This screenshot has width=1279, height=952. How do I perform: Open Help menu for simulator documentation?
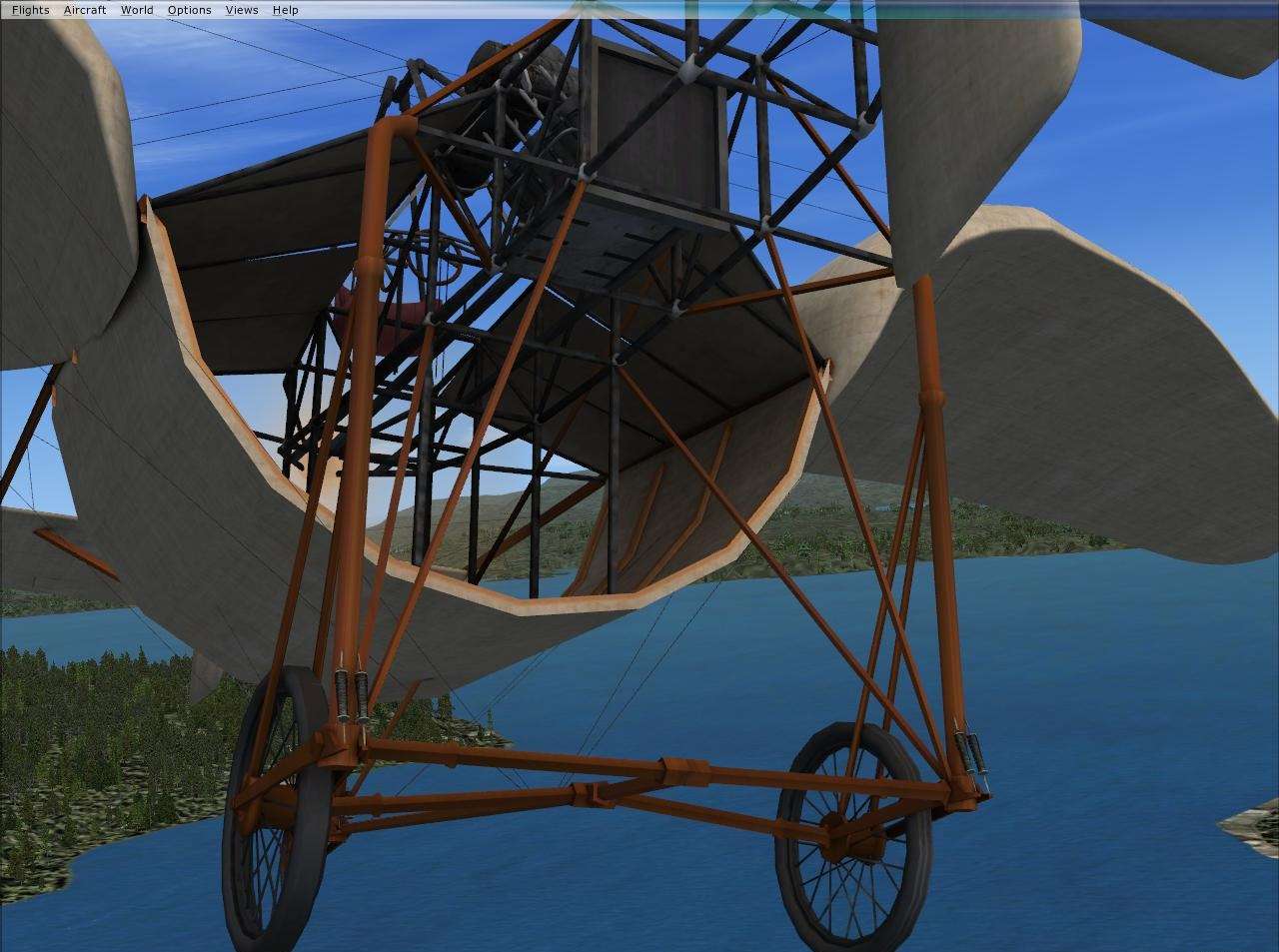click(x=286, y=9)
